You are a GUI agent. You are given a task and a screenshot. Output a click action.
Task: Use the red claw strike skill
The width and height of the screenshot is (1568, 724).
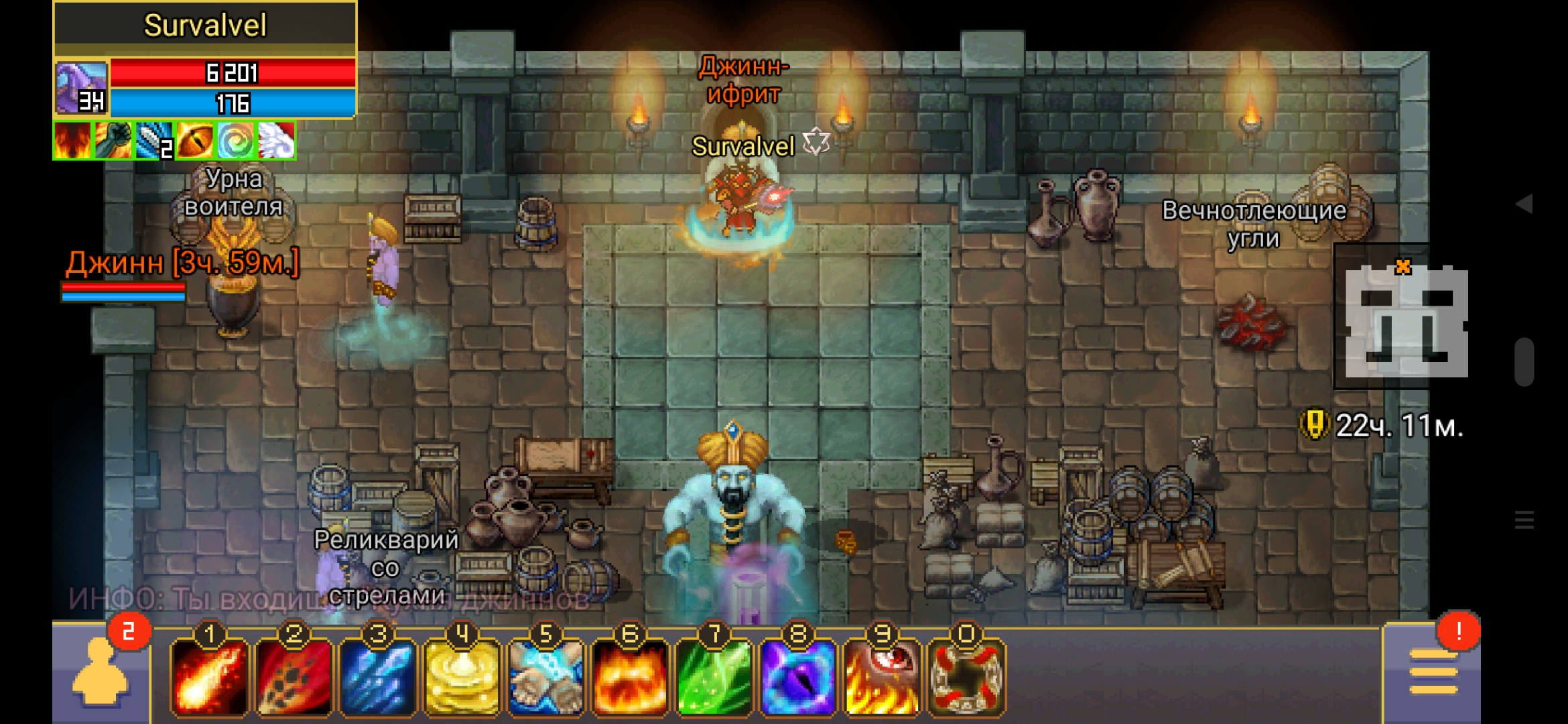pos(294,677)
